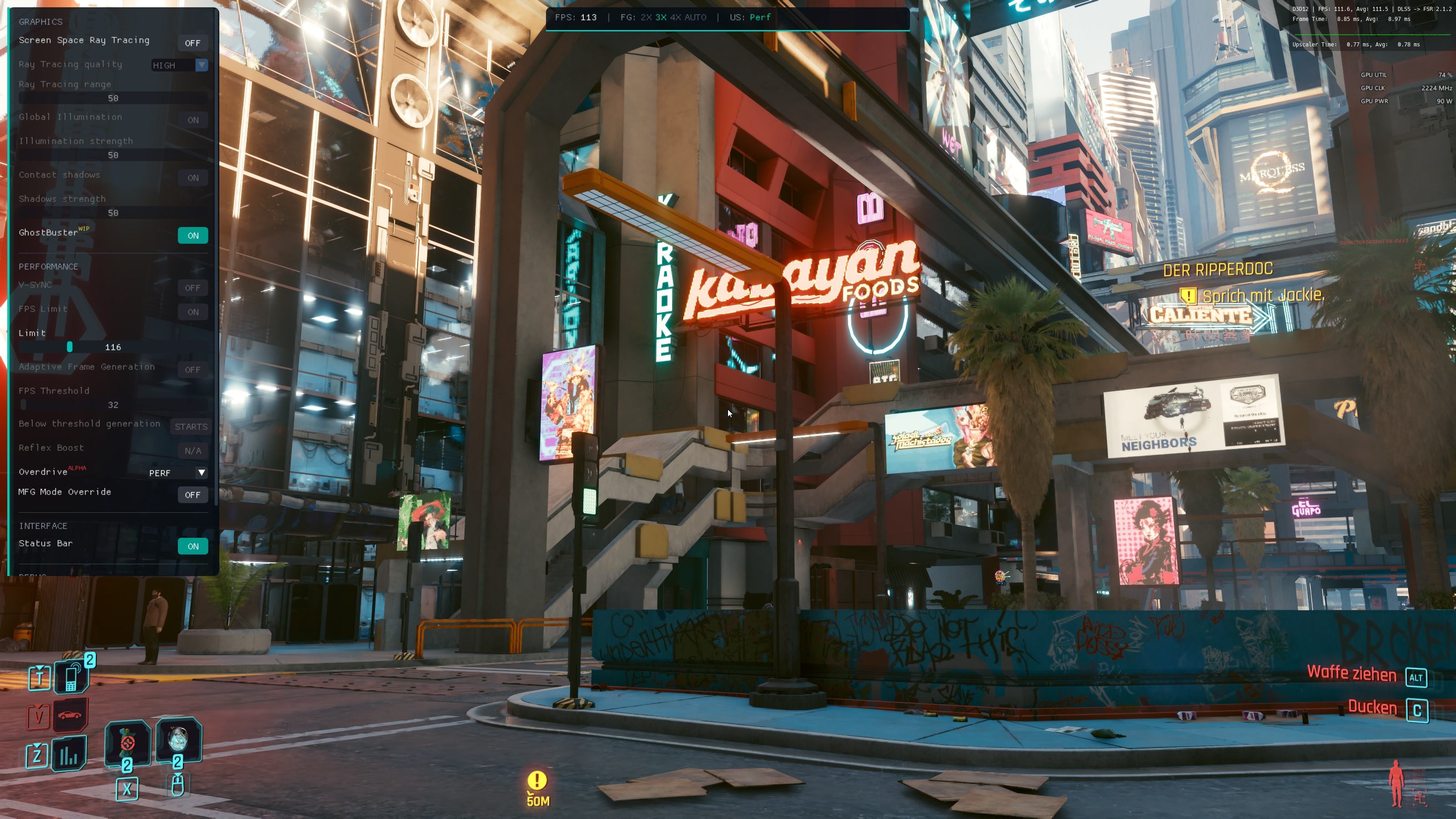Adjust the FPS Limit slider handle
1456x819 pixels.
tap(70, 346)
